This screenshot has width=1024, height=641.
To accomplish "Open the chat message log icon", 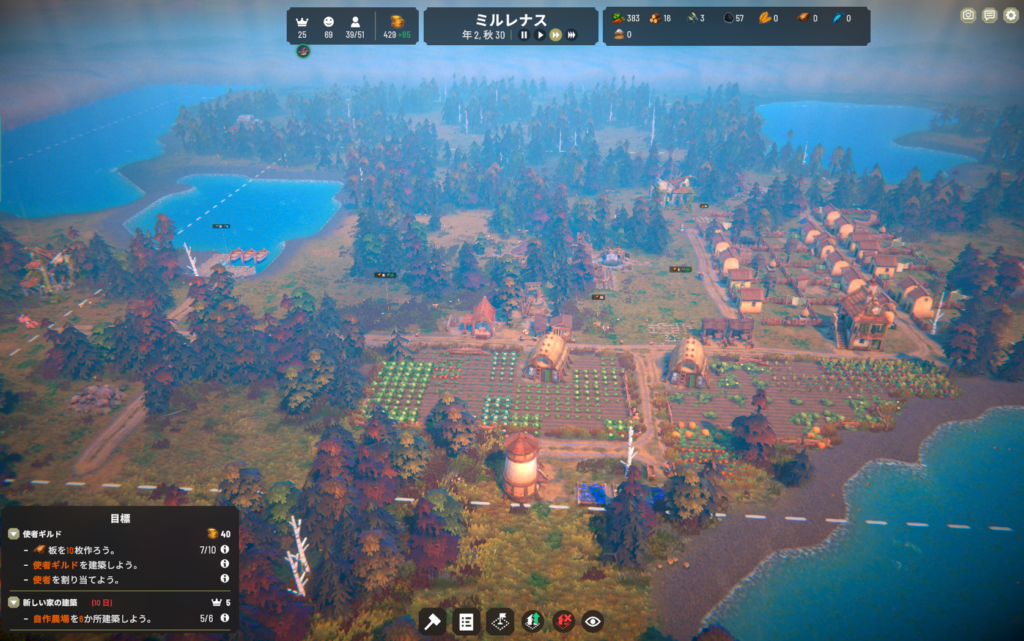I will (989, 15).
